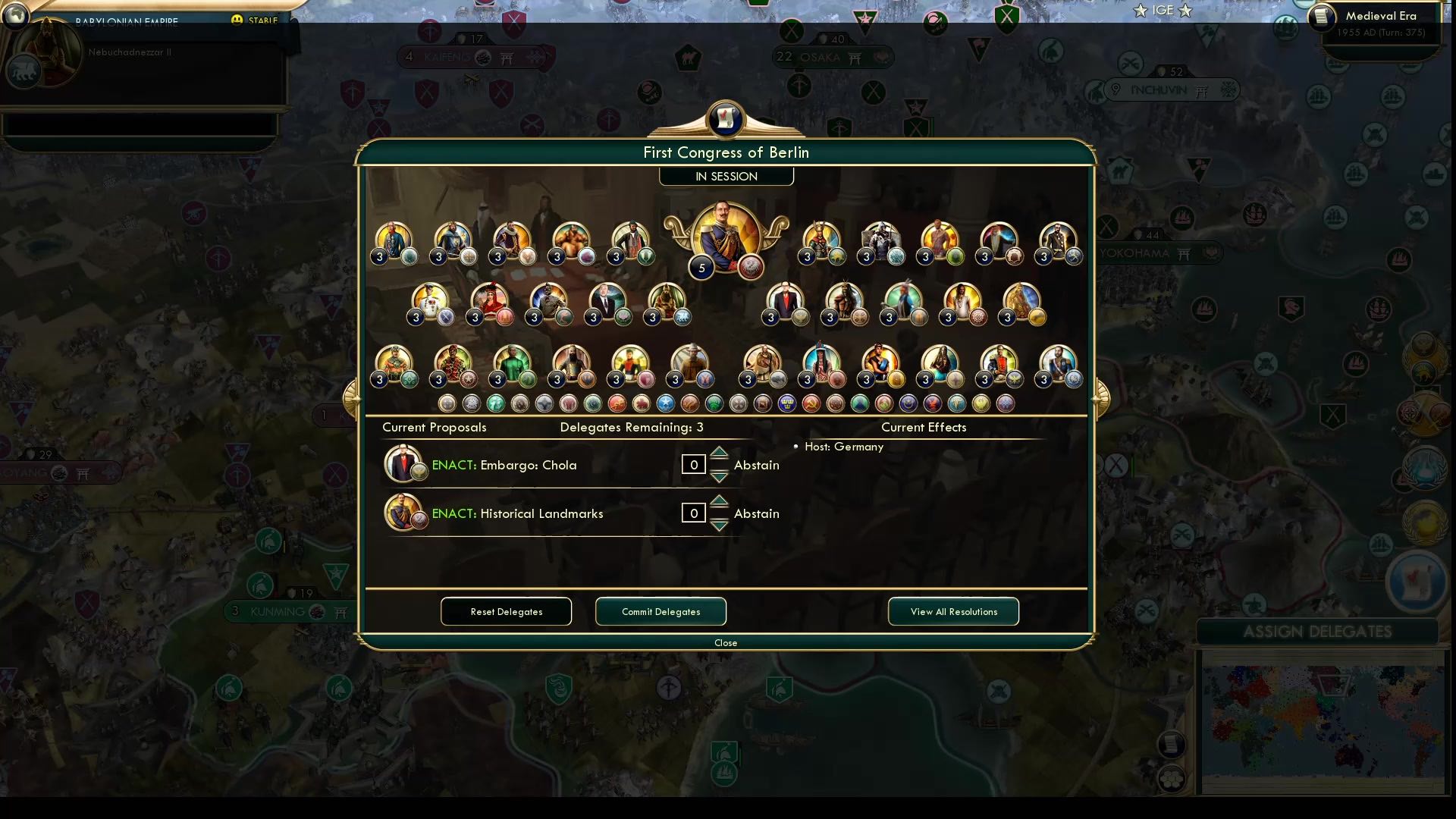Select the Swedish three-crowns civ icon
Screen dimensions: 1456x819
[786, 403]
